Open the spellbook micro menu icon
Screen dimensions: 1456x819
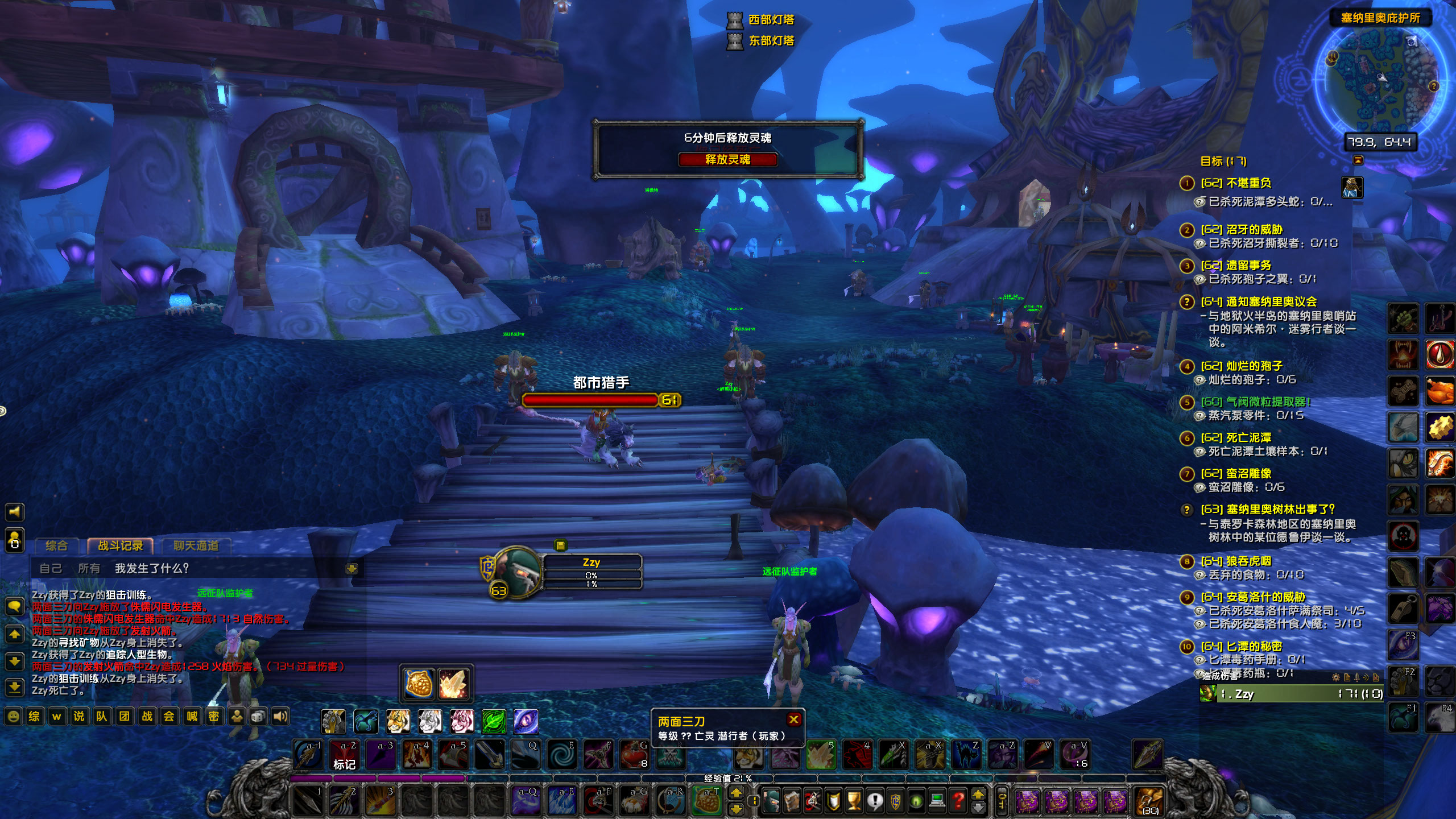pyautogui.click(x=792, y=801)
